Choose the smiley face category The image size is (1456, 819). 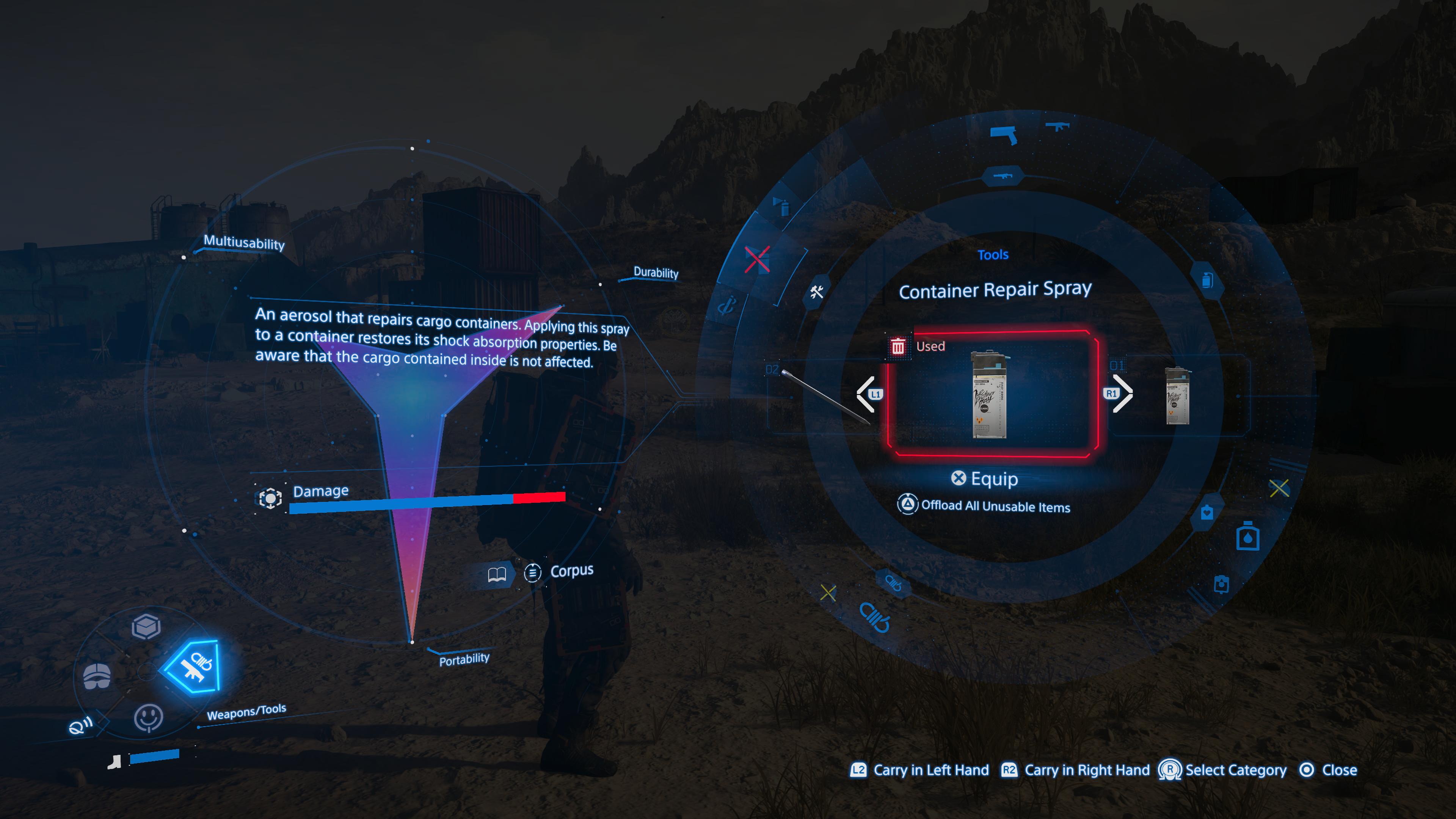(148, 718)
